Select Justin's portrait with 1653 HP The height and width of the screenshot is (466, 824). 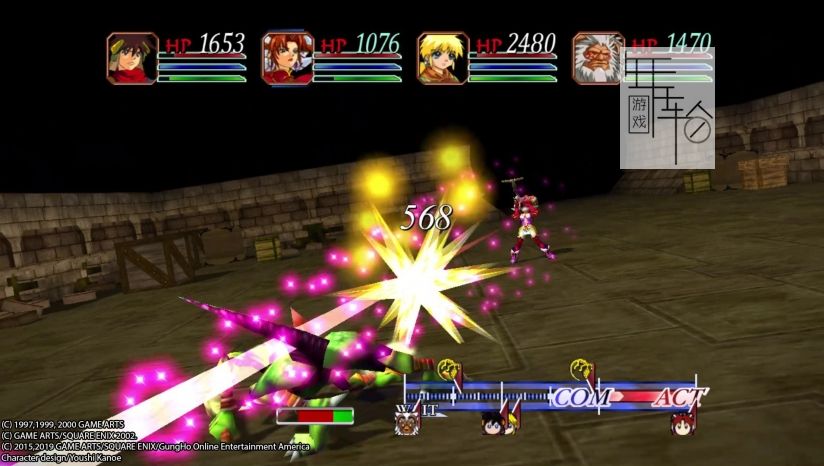[132, 58]
